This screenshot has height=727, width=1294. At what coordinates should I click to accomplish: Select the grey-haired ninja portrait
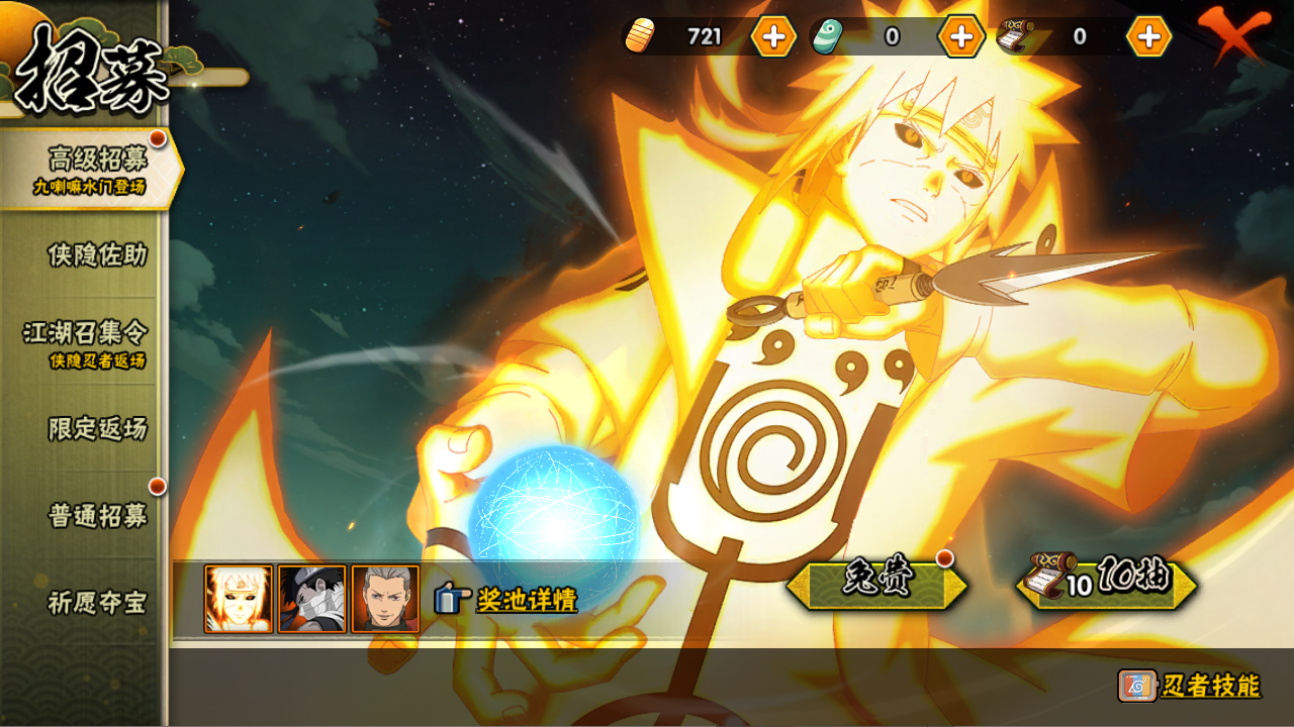385,599
